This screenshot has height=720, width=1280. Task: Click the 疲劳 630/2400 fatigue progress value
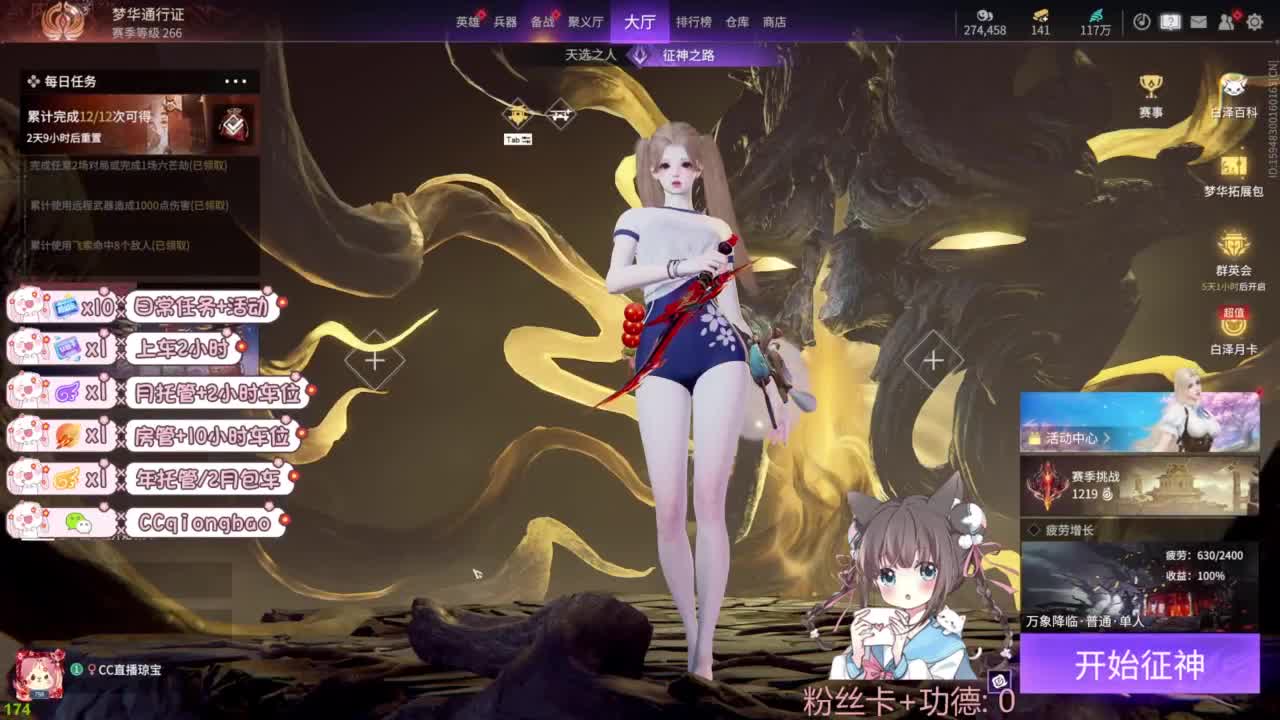tap(1205, 555)
